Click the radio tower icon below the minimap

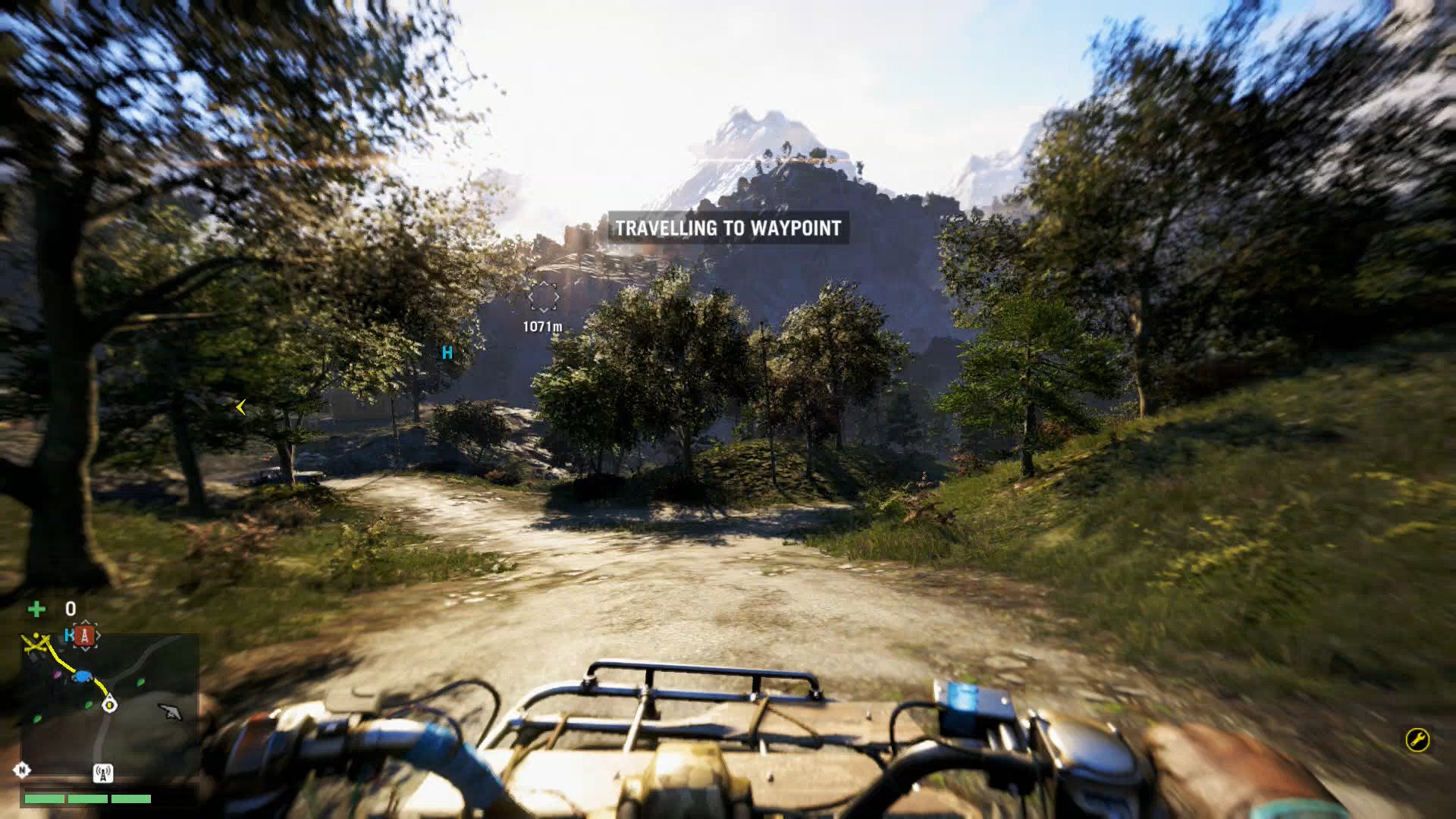pyautogui.click(x=103, y=773)
